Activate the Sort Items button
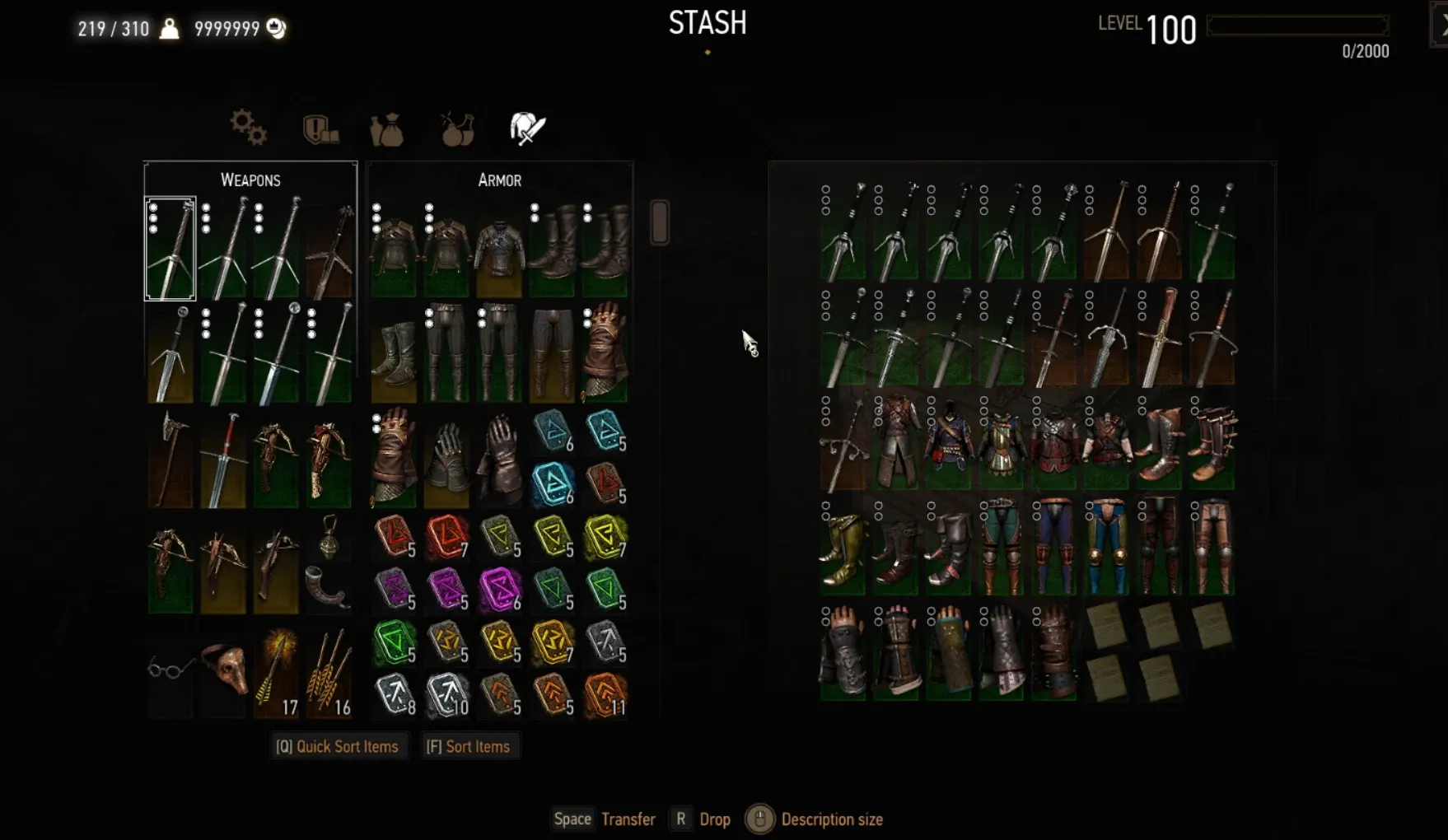The height and width of the screenshot is (840, 1448). [468, 747]
